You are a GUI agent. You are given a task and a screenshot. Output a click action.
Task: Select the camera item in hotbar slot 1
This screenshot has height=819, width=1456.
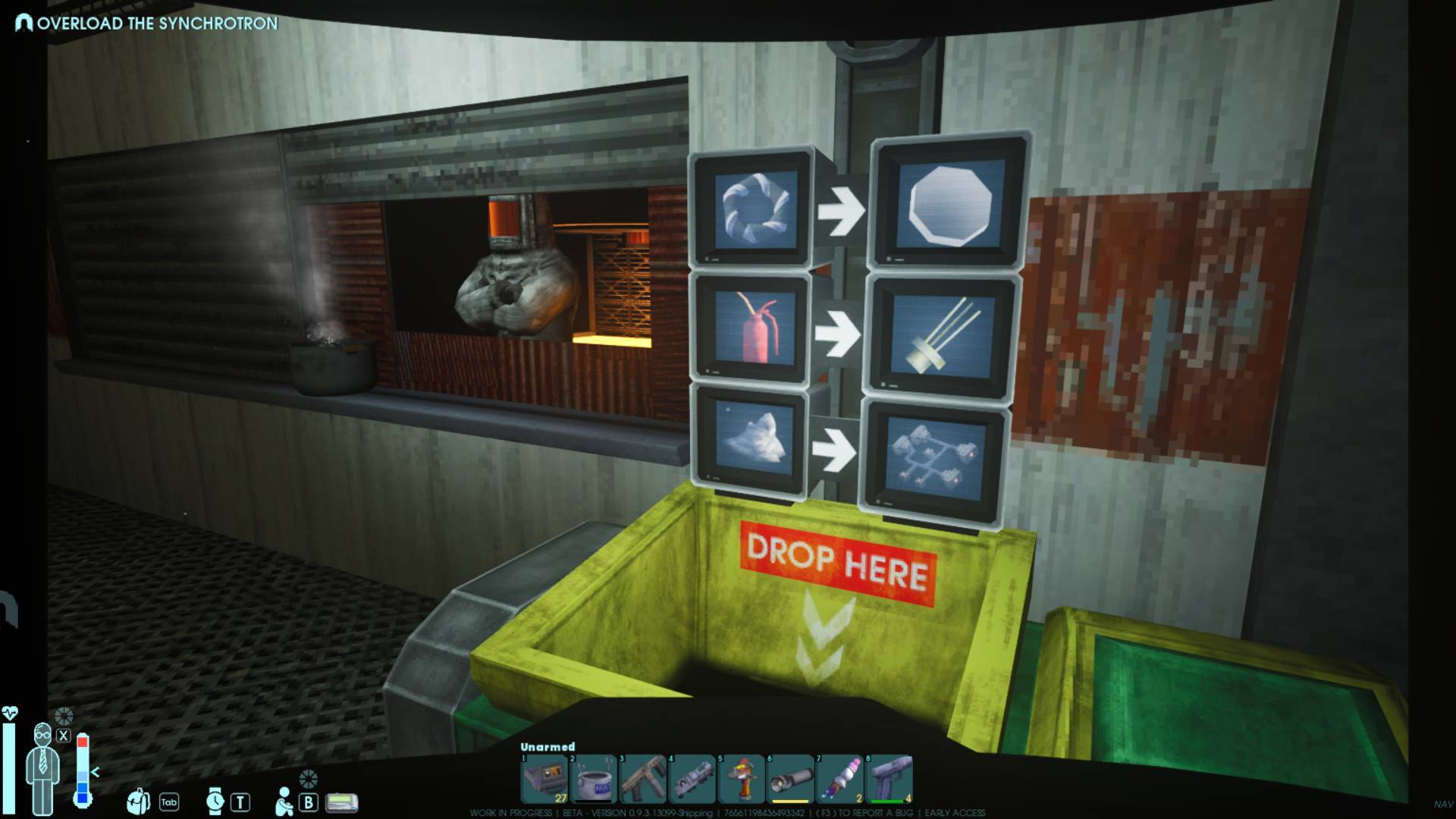tap(544, 779)
